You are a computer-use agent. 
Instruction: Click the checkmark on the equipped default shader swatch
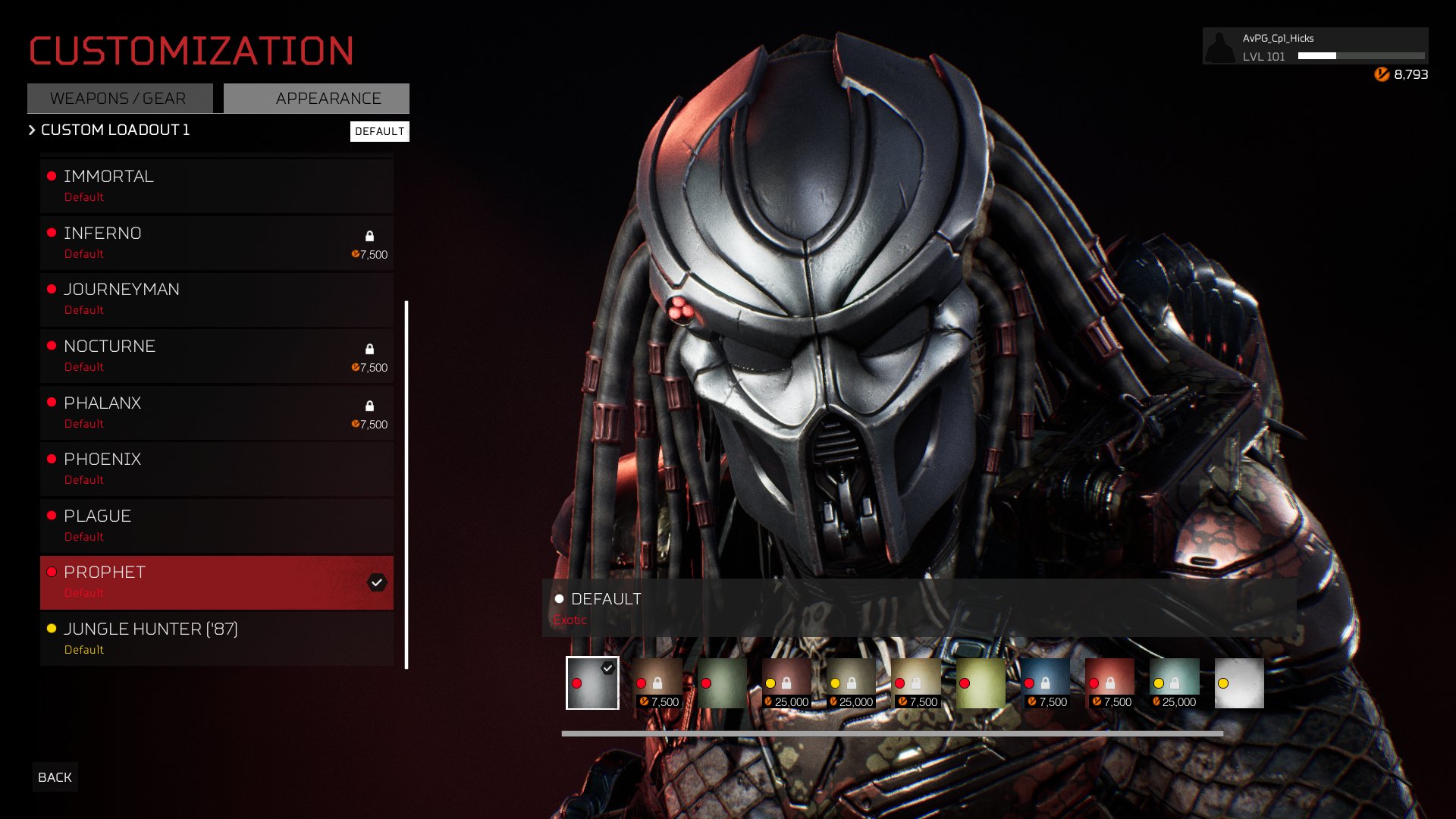[607, 668]
